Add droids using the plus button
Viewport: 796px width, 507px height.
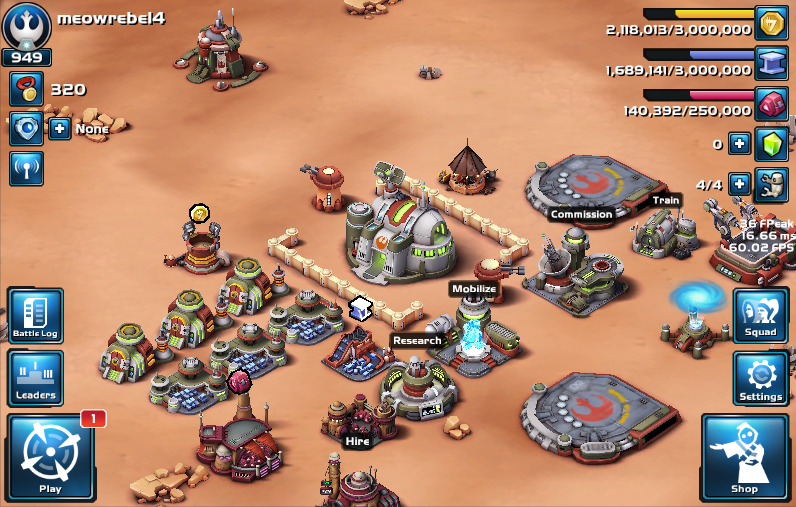pos(739,184)
